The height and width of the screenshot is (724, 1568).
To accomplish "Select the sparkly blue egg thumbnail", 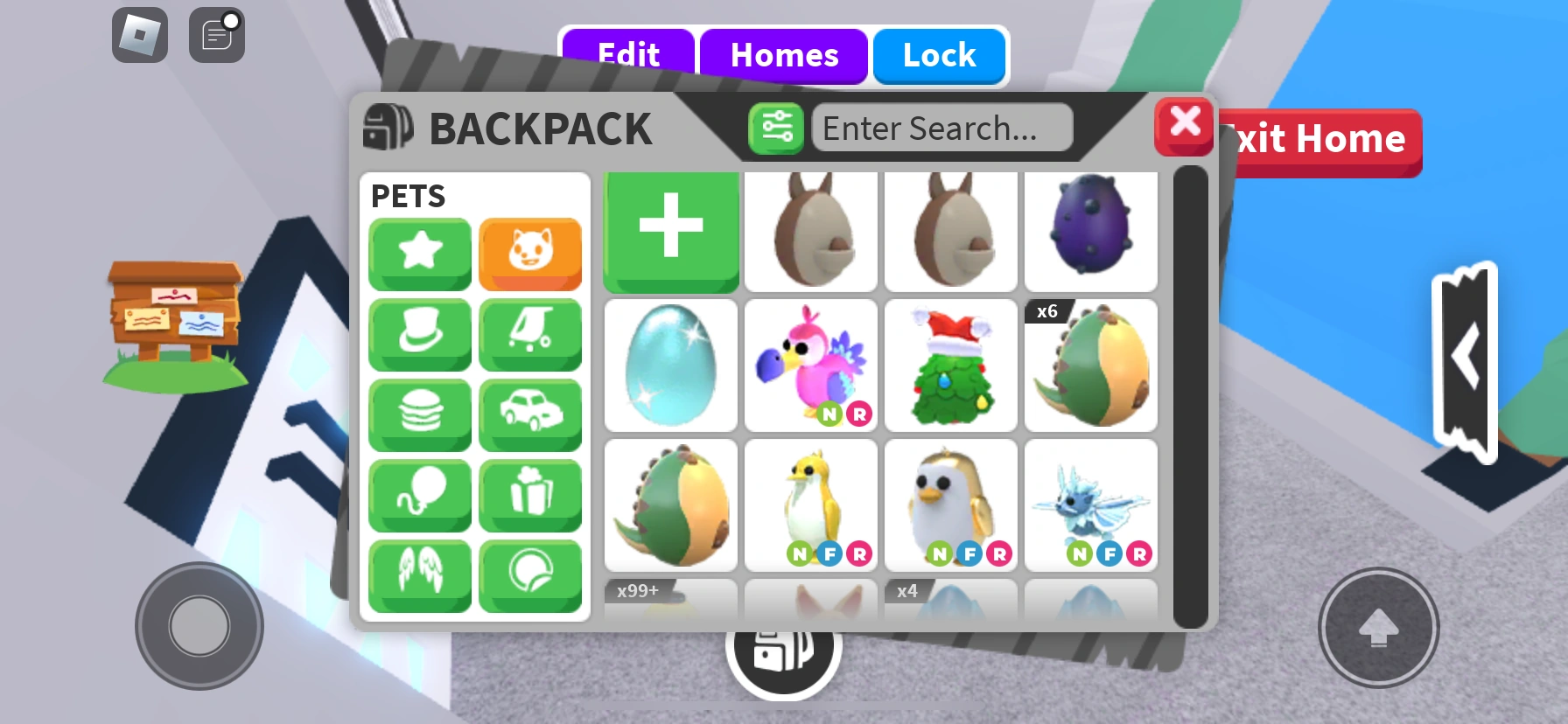I will pyautogui.click(x=670, y=366).
